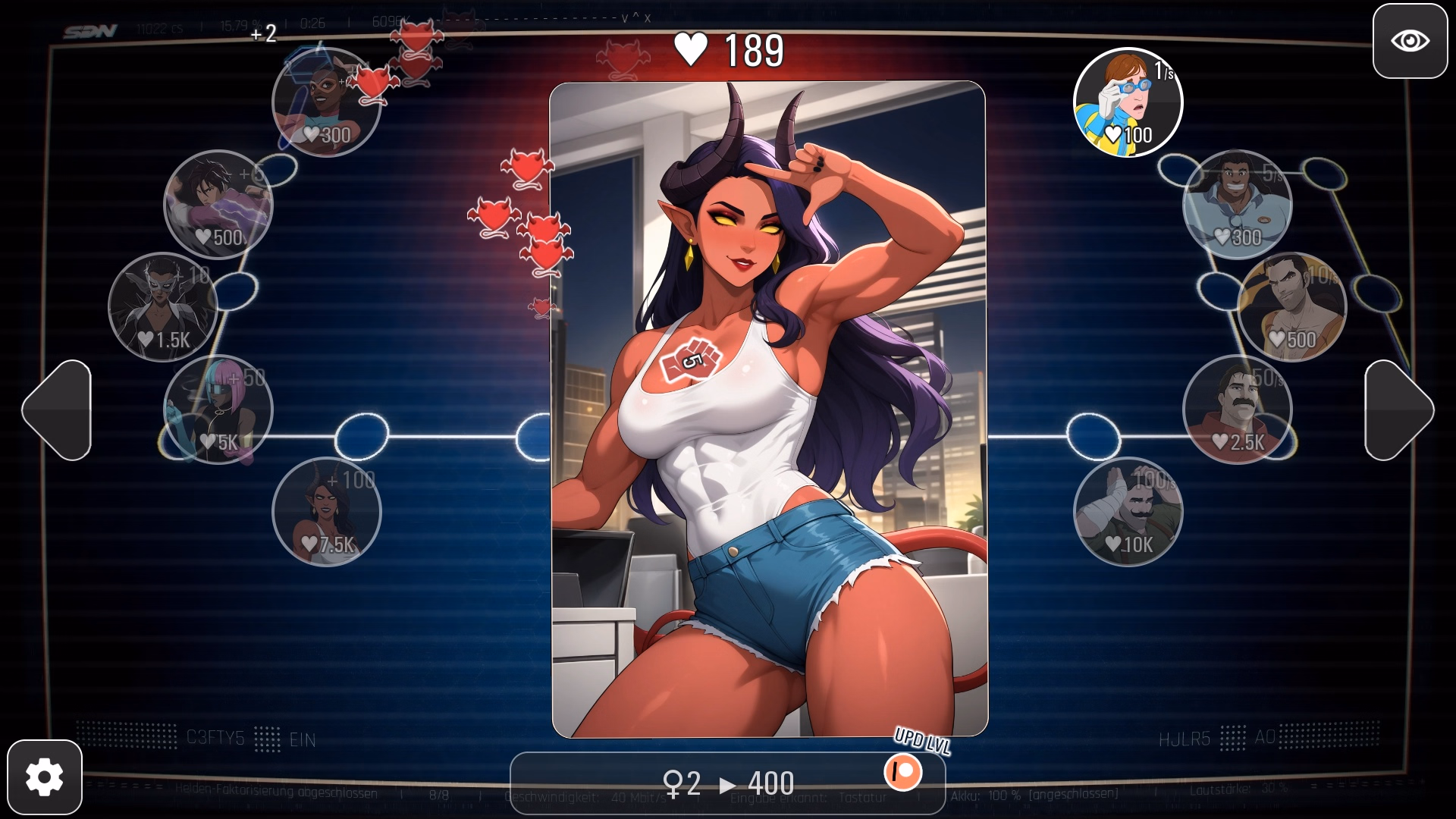
Task: Choose the 300-heart smiling man upgrade
Action: coord(1237,205)
